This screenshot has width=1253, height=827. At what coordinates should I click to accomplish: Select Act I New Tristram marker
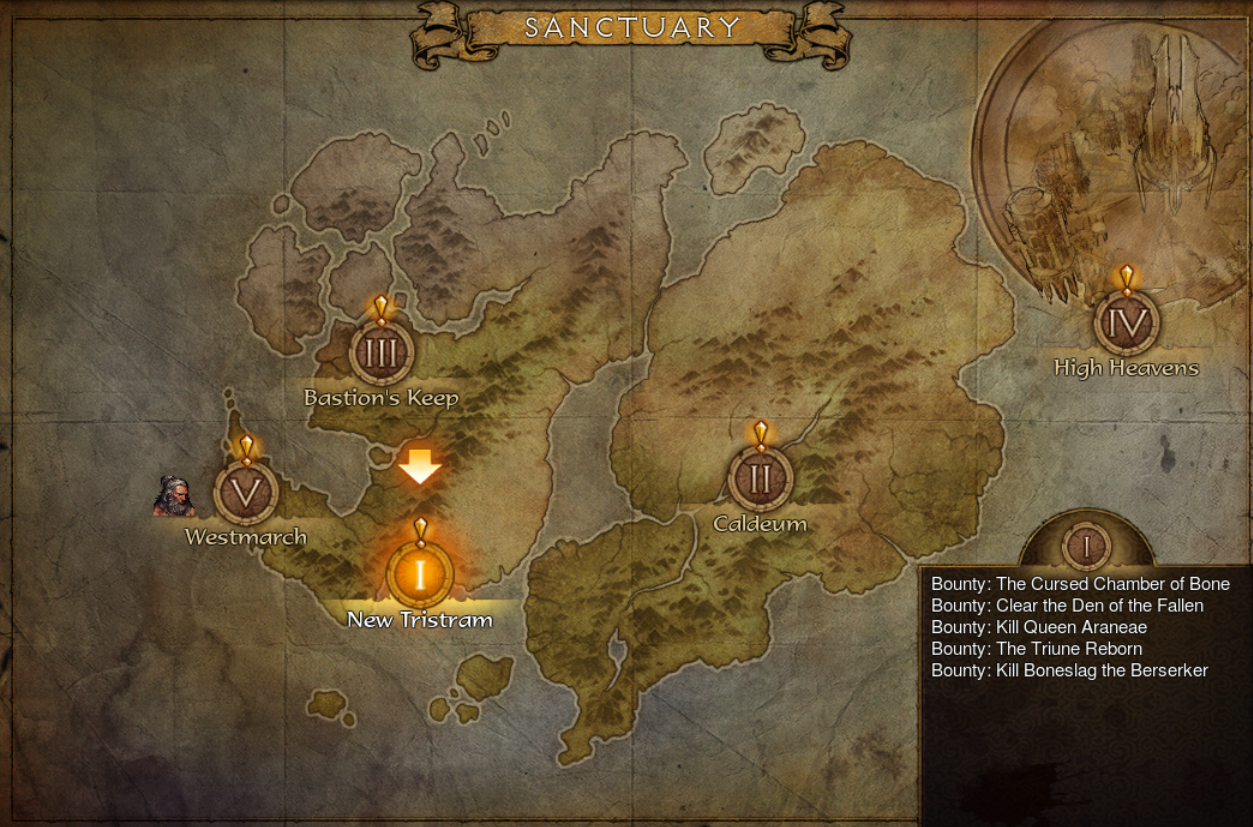420,575
